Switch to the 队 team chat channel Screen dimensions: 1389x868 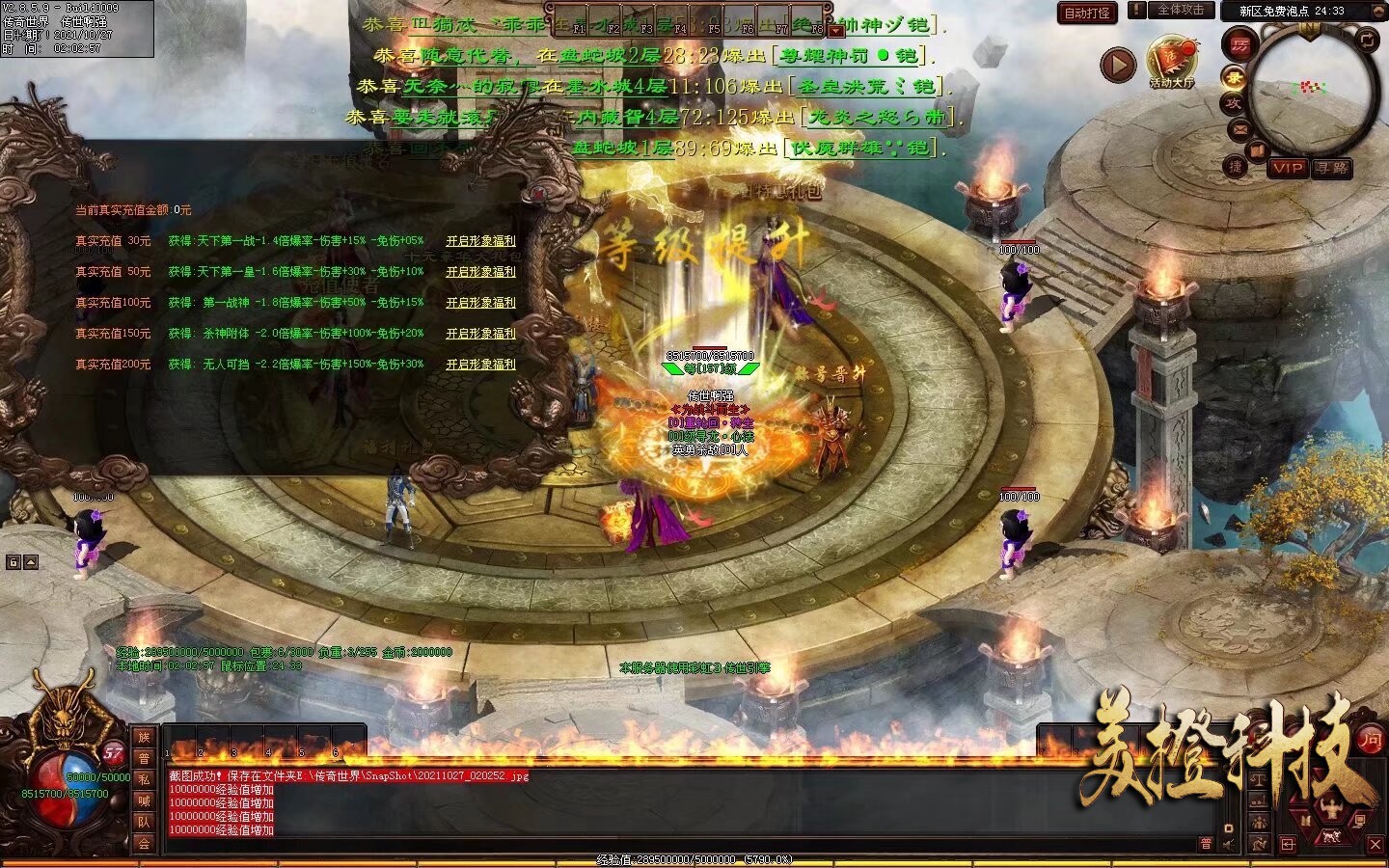click(x=144, y=822)
